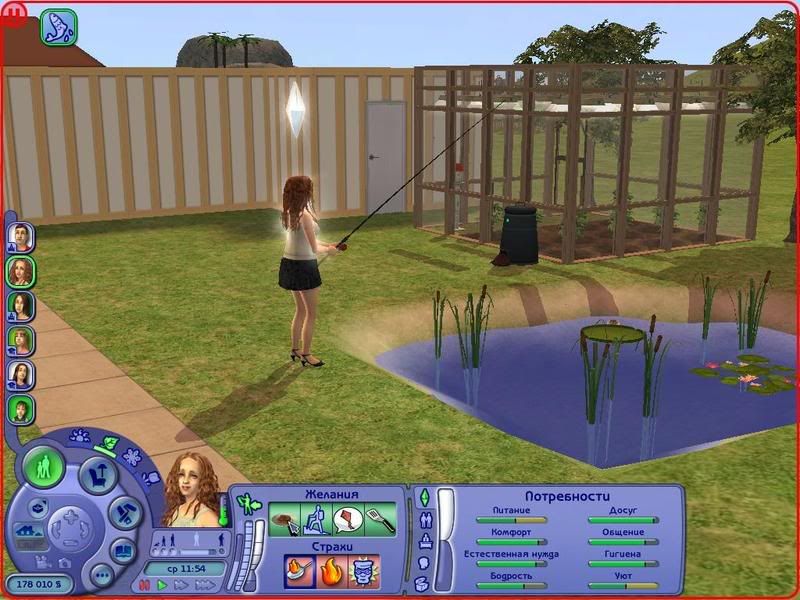Select the dark-haired man's family portrait
Viewport: 800px width, 600px height.
coord(21,237)
